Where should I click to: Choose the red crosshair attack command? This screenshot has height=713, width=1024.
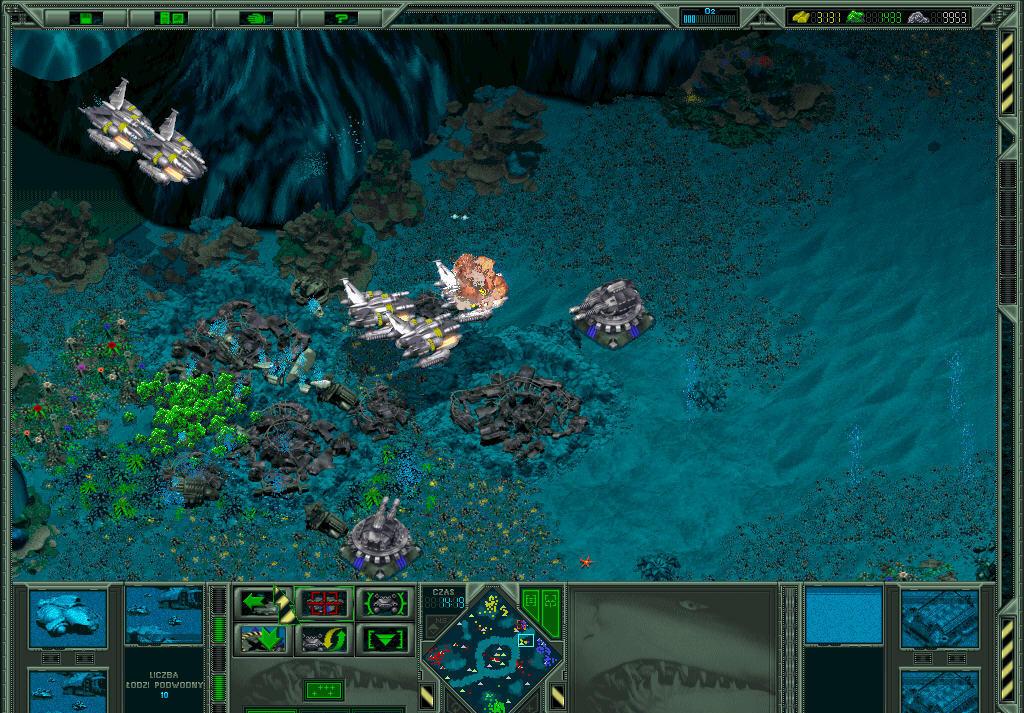324,603
